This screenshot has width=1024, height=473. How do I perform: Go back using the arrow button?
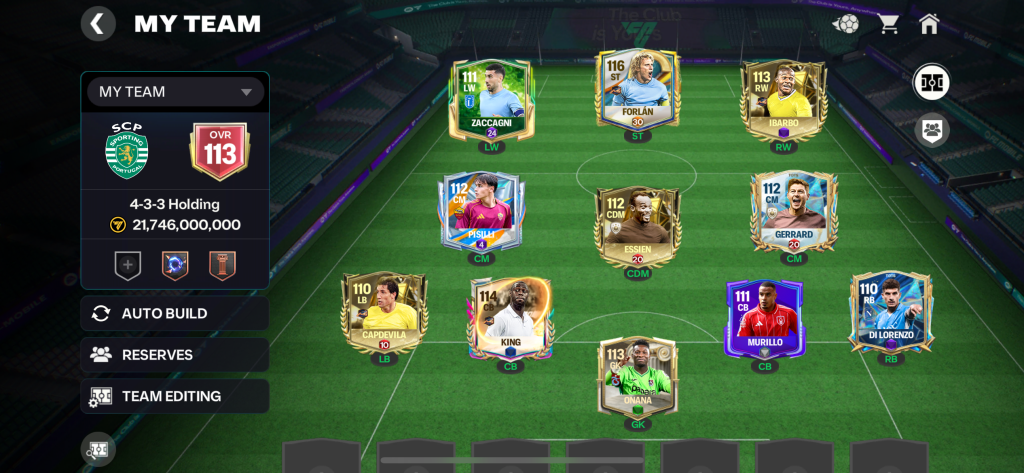[97, 24]
